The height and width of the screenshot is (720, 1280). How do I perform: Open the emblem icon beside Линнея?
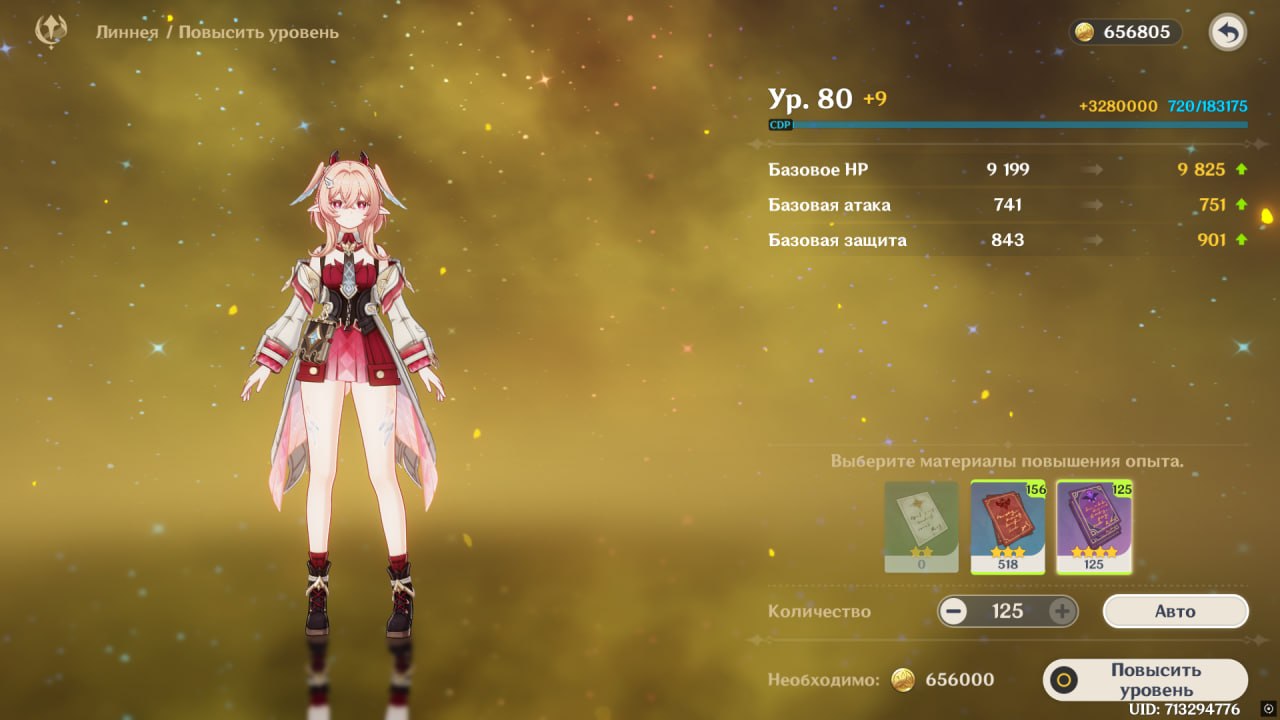(x=51, y=32)
